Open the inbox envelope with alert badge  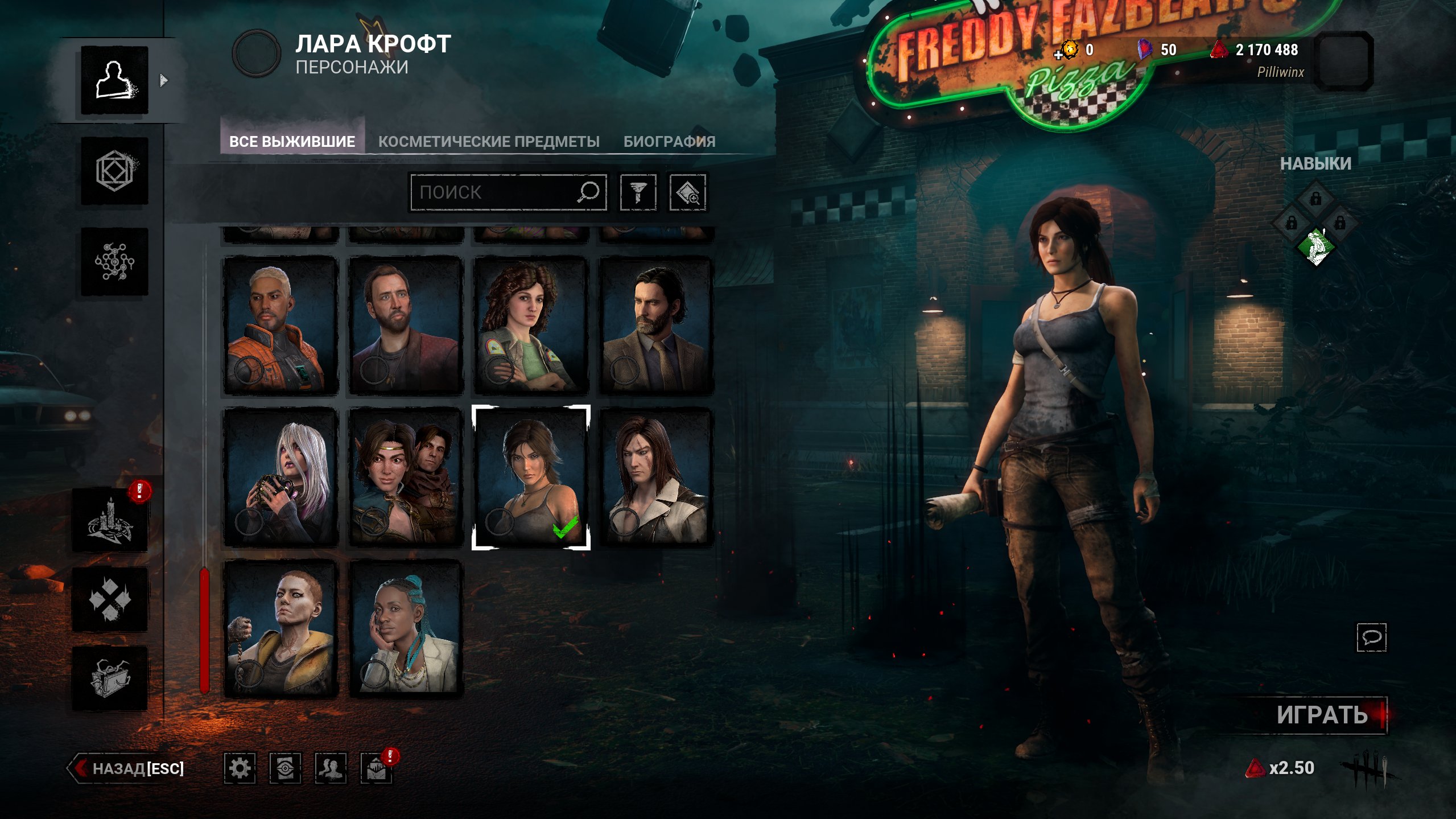click(x=376, y=768)
